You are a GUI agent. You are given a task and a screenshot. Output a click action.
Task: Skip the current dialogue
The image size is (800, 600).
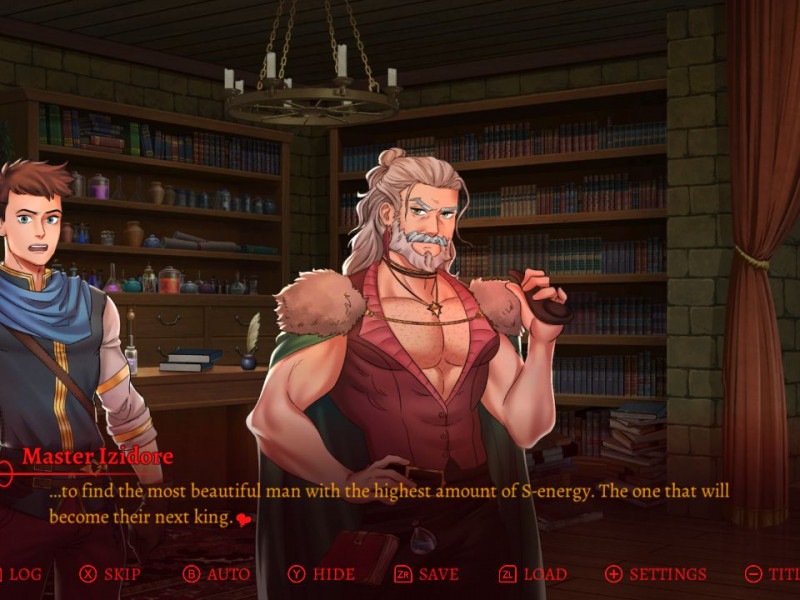(x=111, y=574)
